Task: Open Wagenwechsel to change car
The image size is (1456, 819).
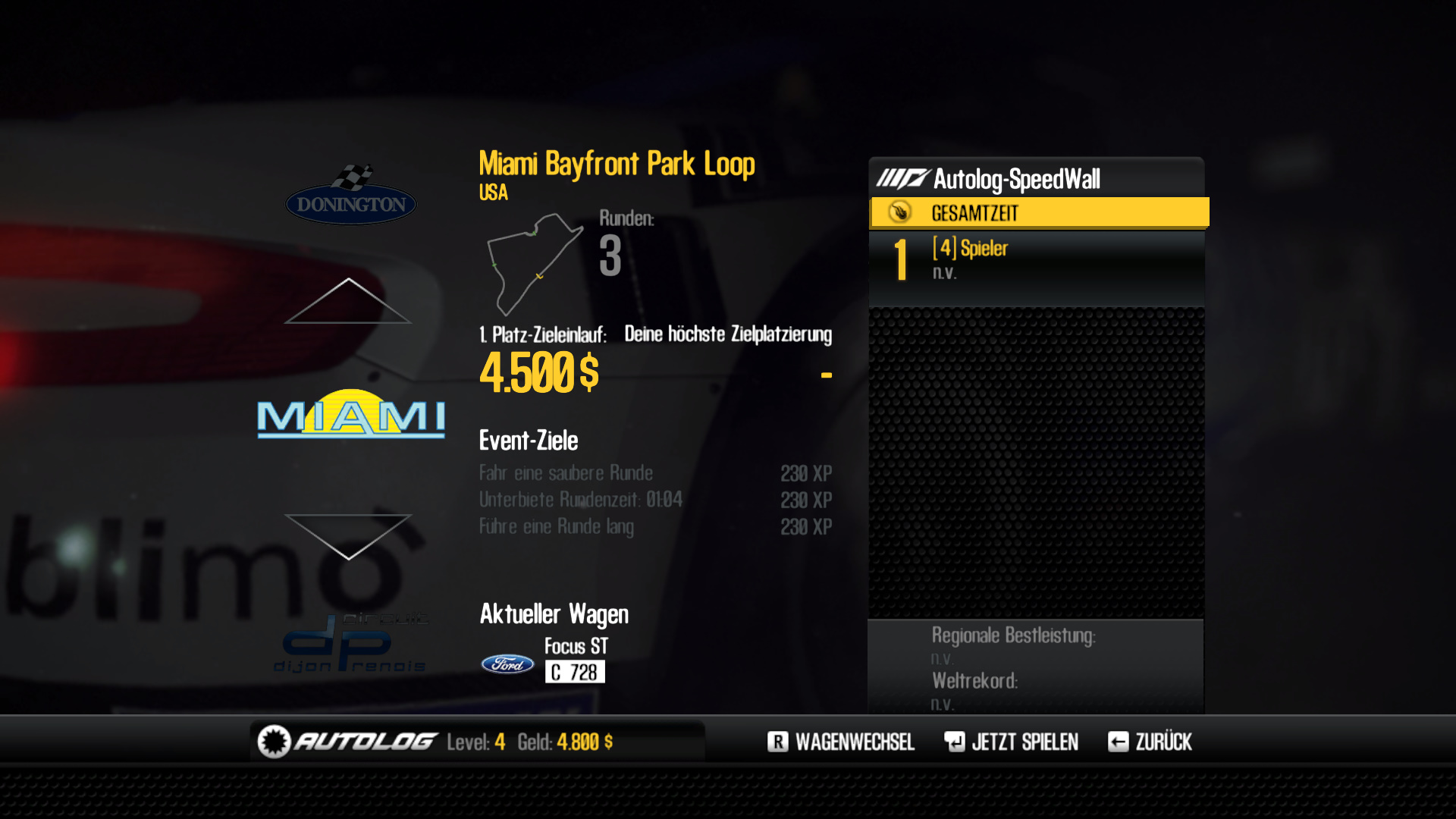Action: pos(840,742)
